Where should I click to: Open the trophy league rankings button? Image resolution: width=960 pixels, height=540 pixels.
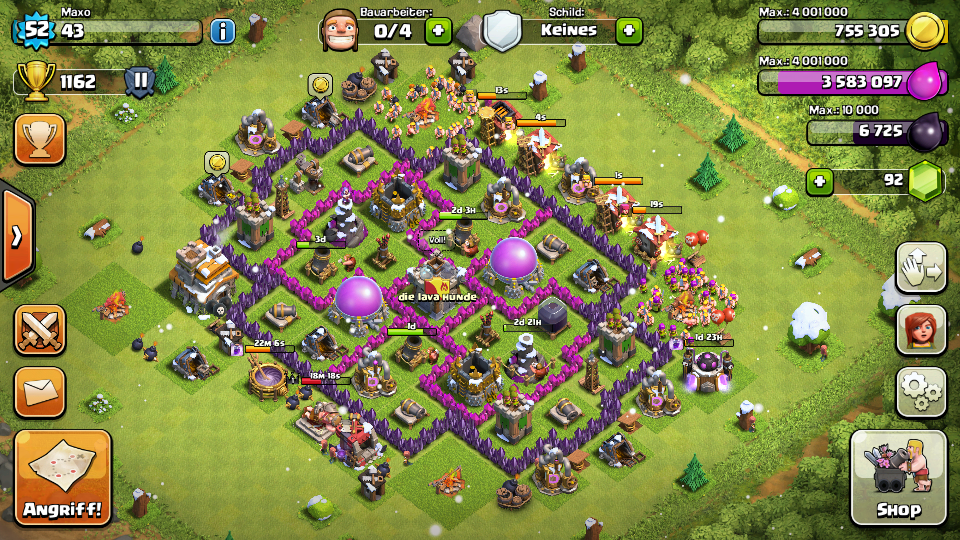tap(39, 138)
